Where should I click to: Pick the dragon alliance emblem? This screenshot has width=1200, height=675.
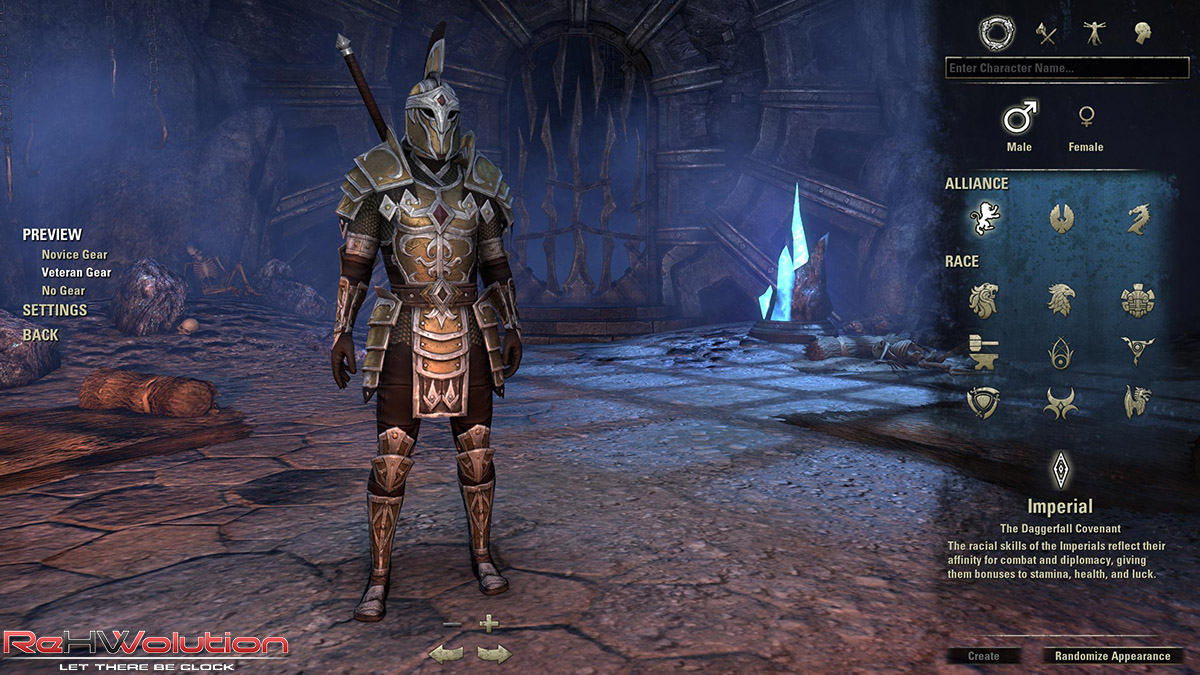1138,218
